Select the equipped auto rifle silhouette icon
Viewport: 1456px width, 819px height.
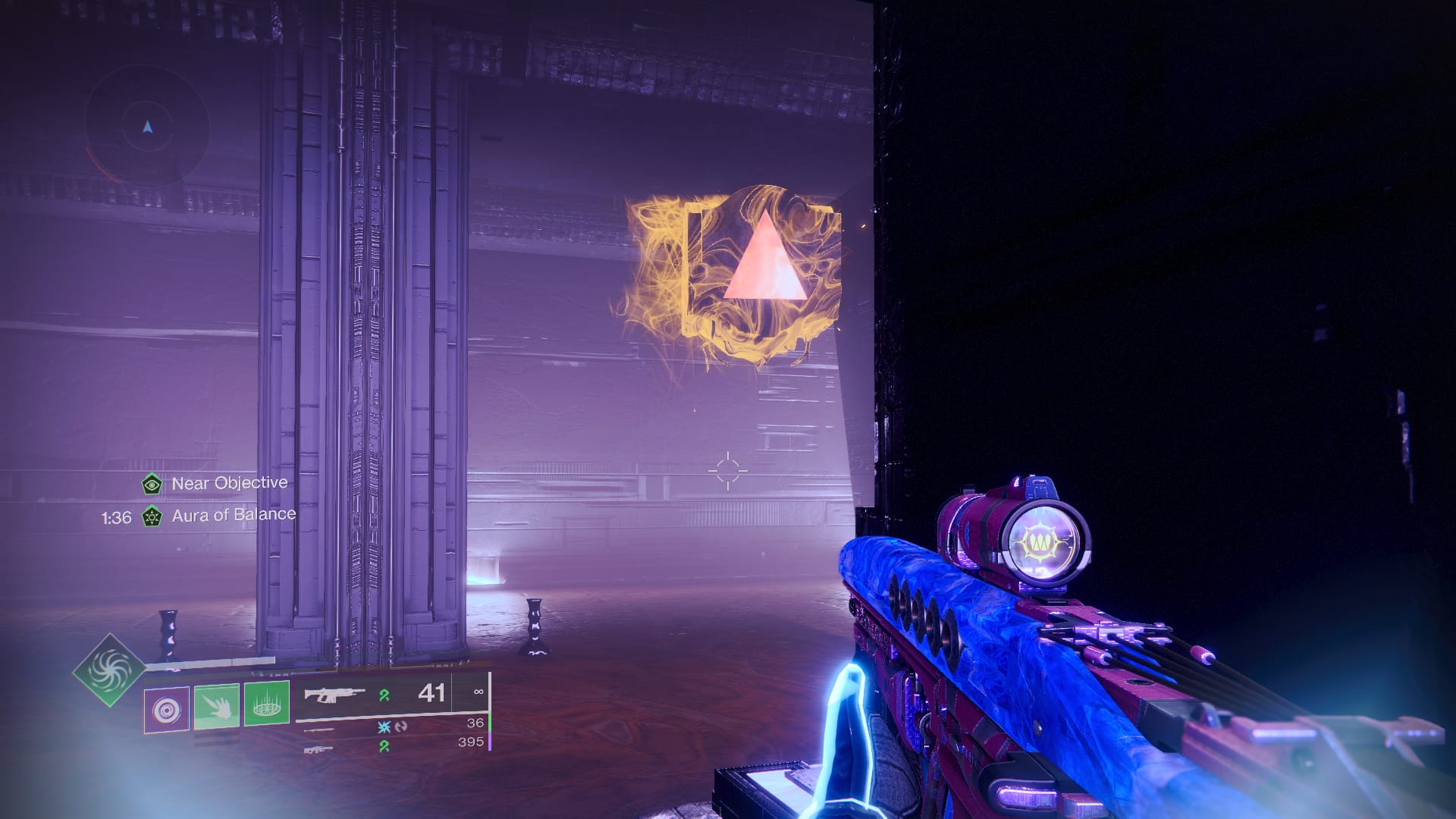334,695
